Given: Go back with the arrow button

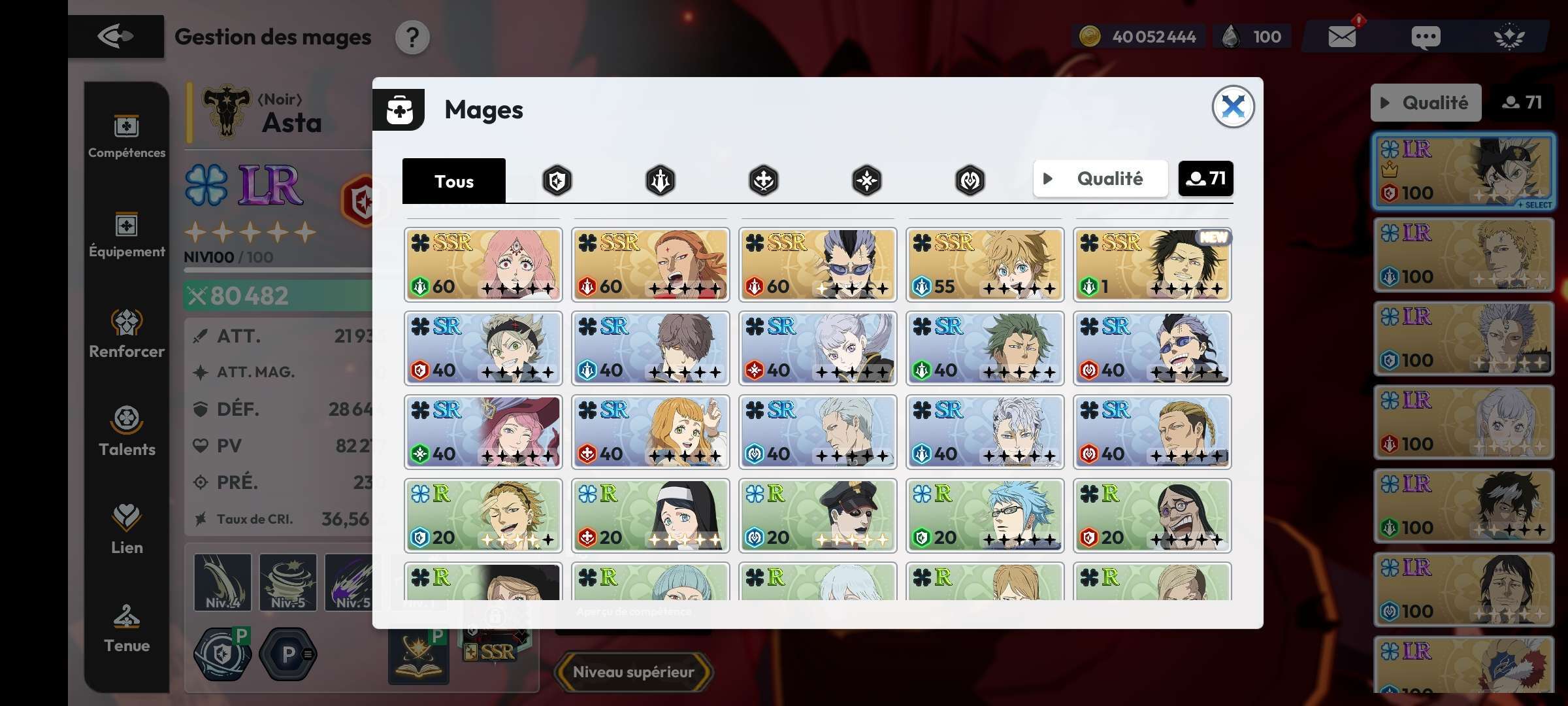Looking at the screenshot, I should [116, 37].
